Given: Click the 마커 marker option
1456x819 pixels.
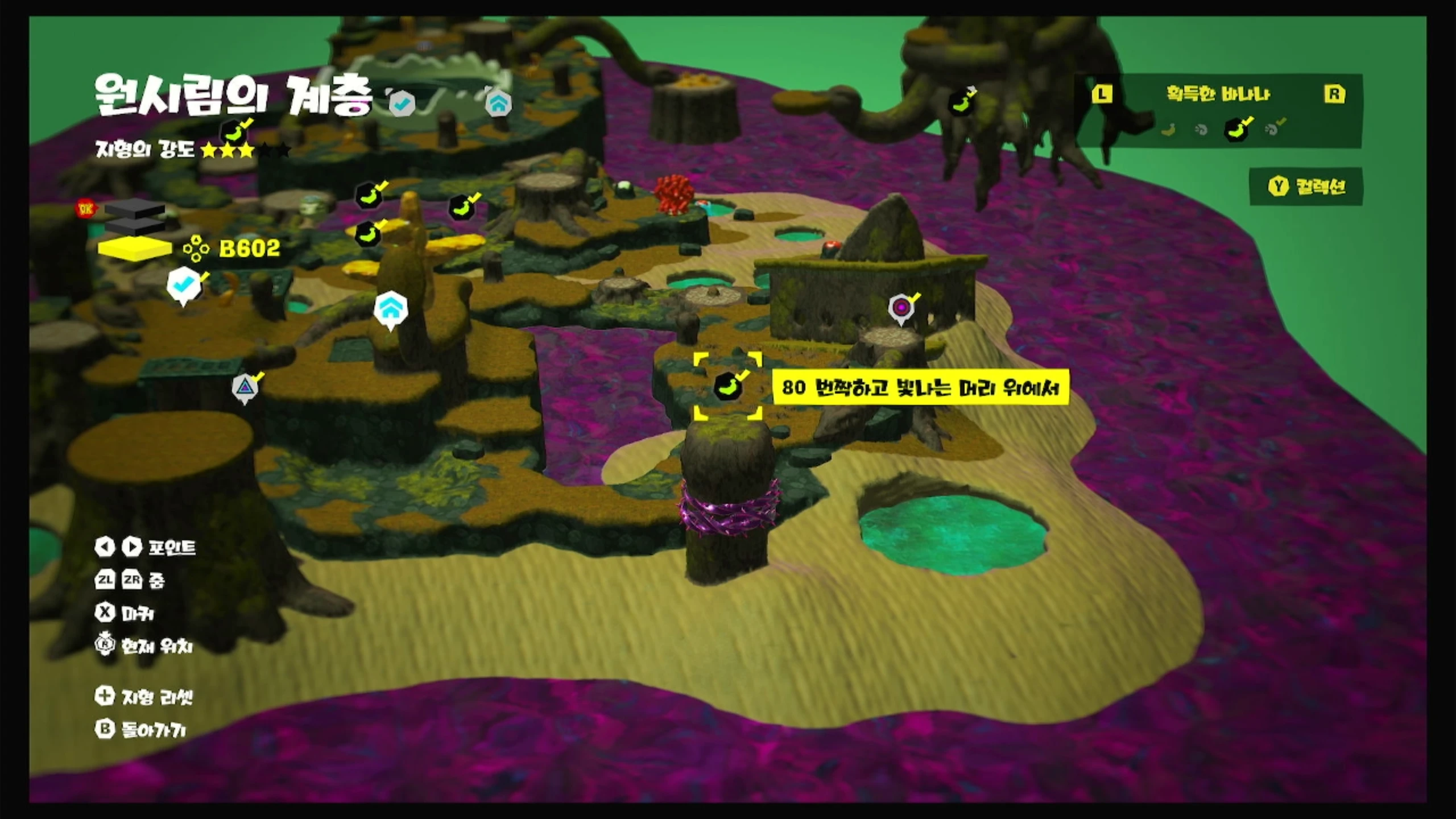Looking at the screenshot, I should tap(125, 613).
